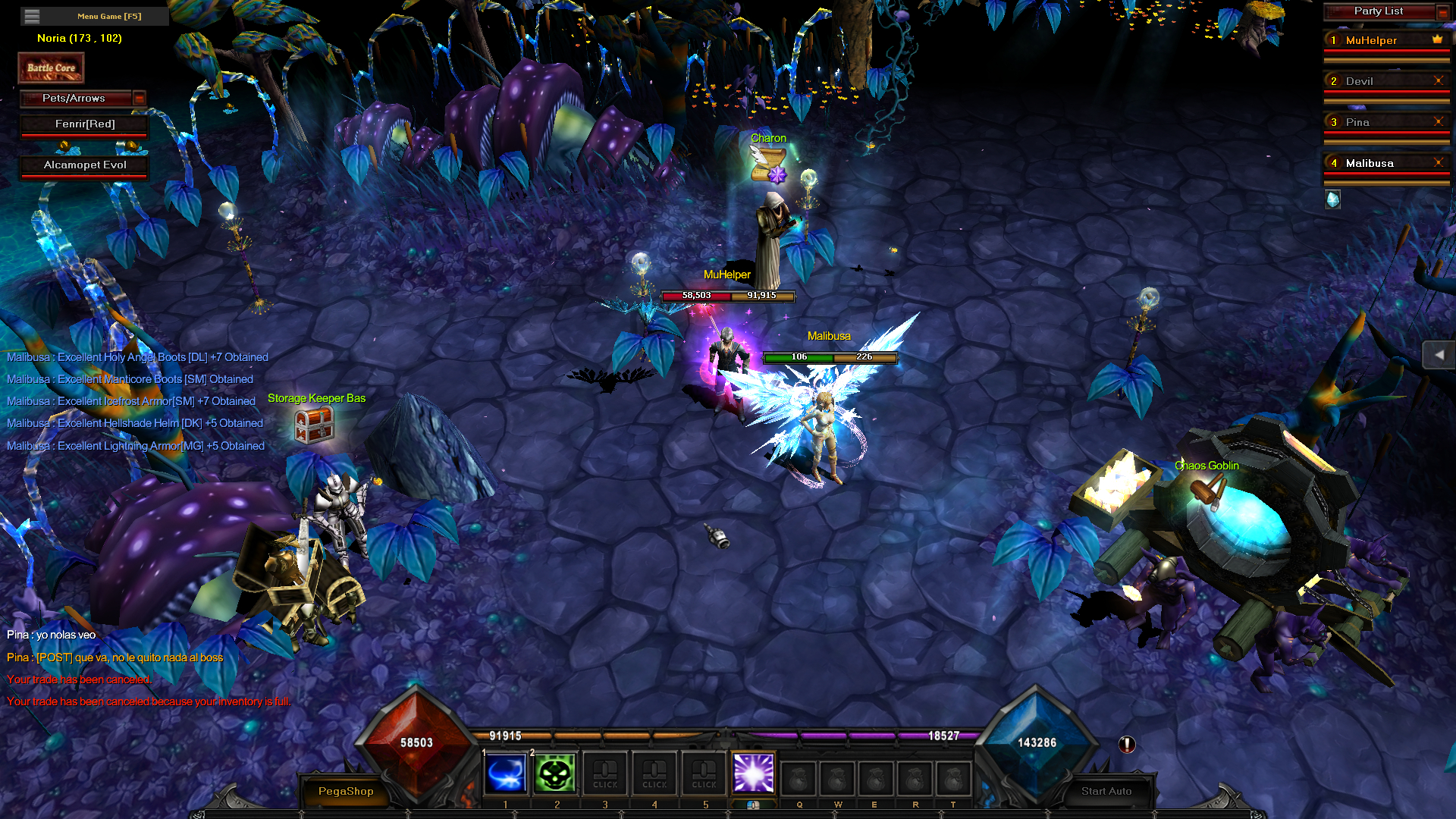Select party member MuHelper
Screen dimensions: 1456x819
click(x=1371, y=40)
